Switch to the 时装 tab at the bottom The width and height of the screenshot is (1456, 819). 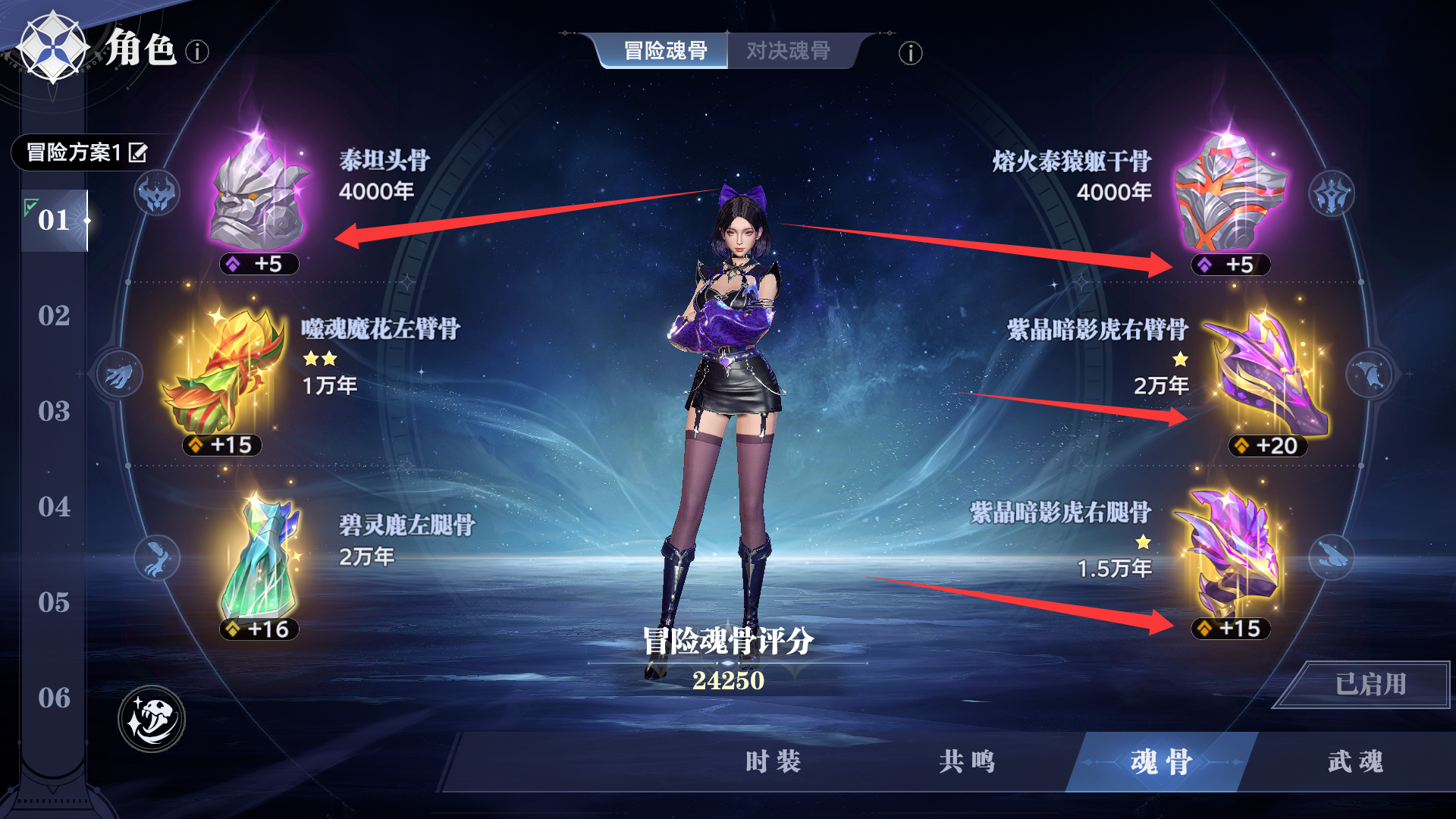(x=771, y=764)
